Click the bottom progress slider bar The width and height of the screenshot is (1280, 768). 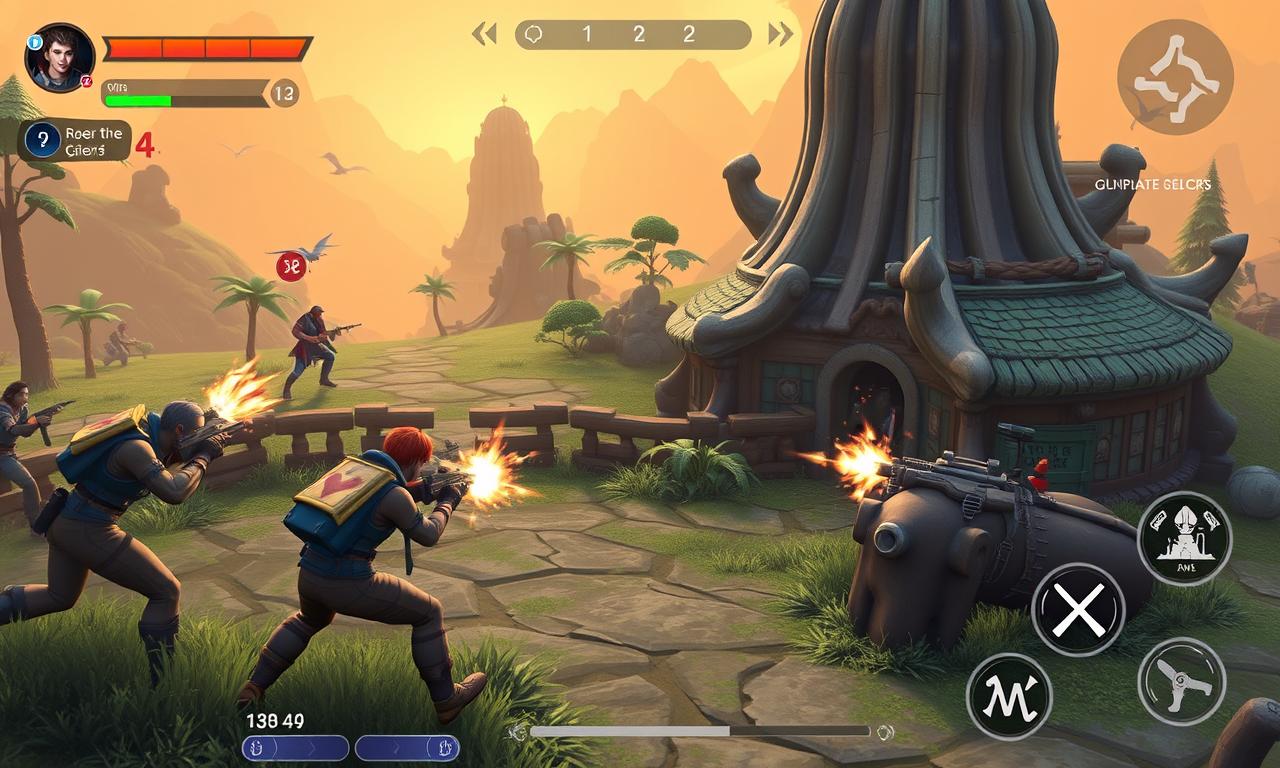[x=700, y=732]
